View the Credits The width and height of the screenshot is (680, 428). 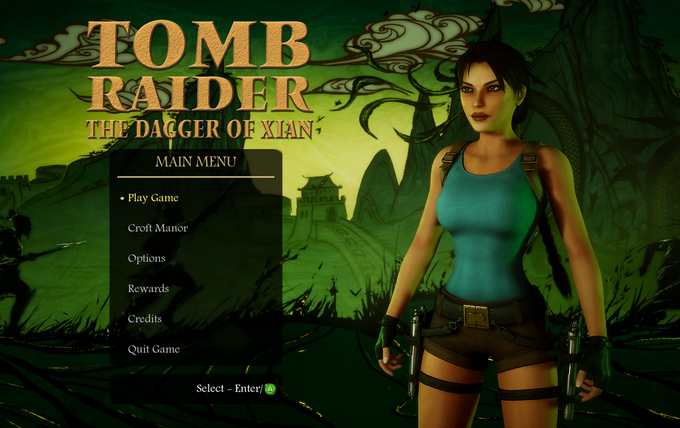coord(145,319)
